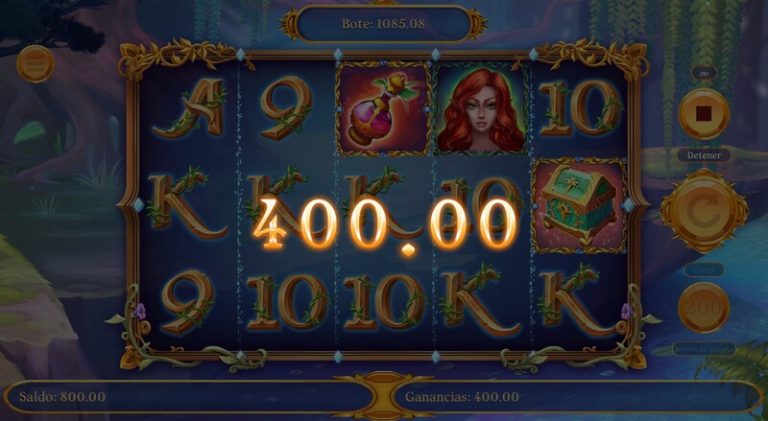Select the 200 bet amount coin
This screenshot has width=768, height=421.
[x=703, y=306]
